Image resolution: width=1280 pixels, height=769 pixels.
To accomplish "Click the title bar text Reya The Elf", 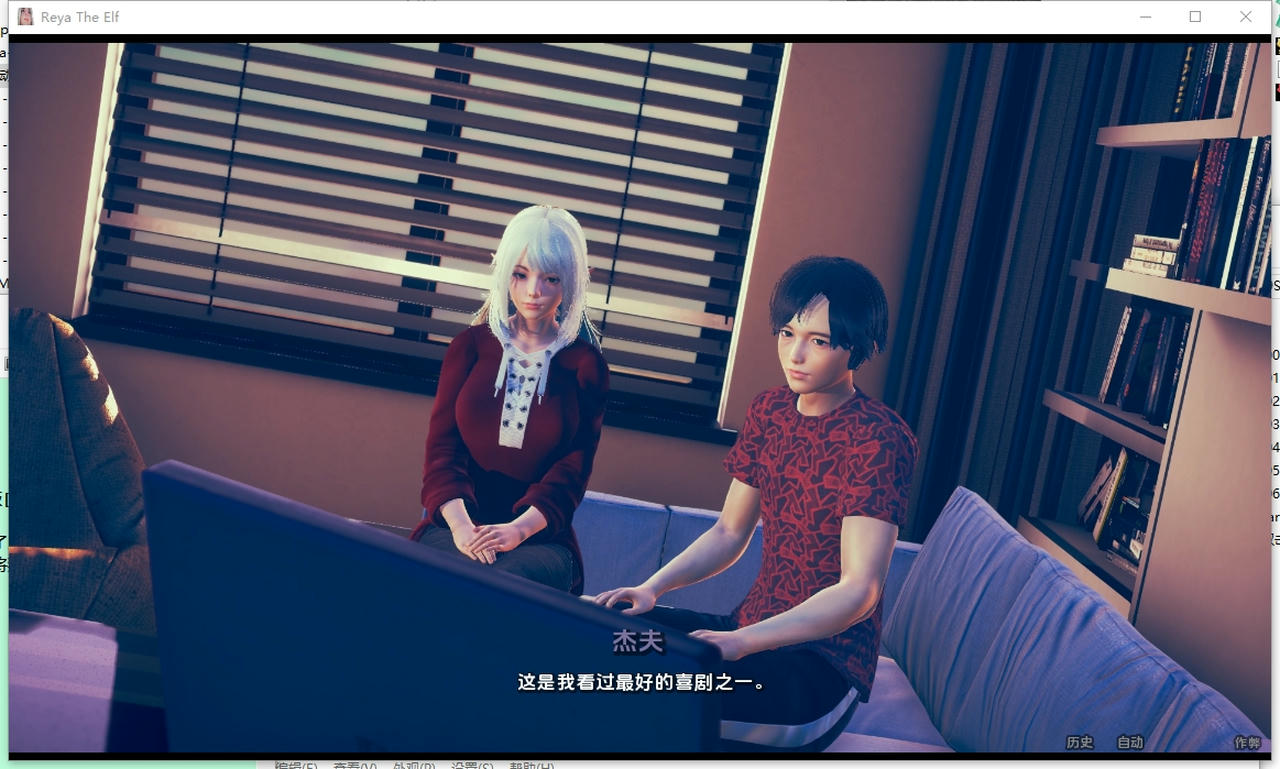I will (82, 16).
